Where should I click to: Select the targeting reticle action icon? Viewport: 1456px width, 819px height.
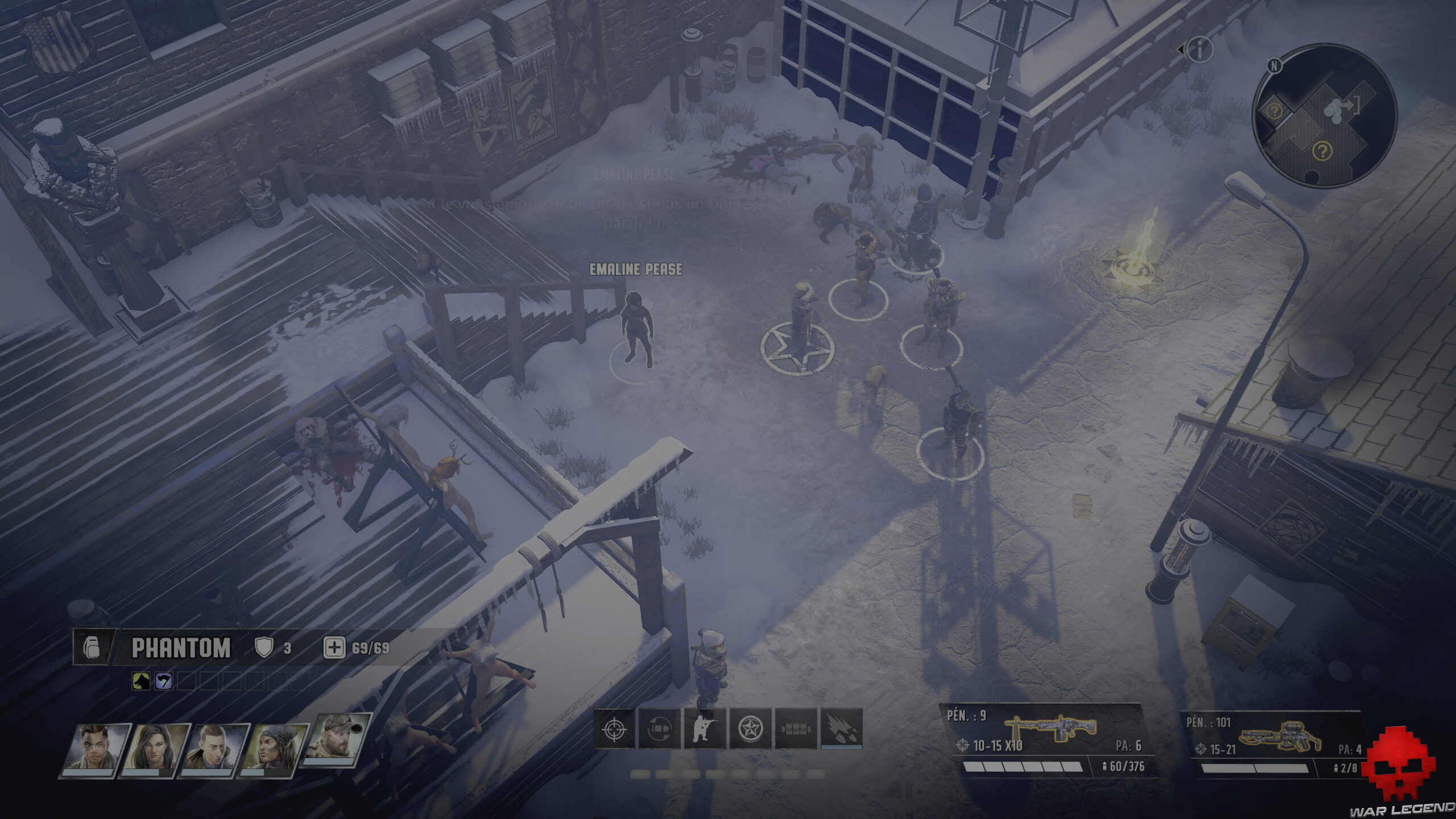pos(613,729)
